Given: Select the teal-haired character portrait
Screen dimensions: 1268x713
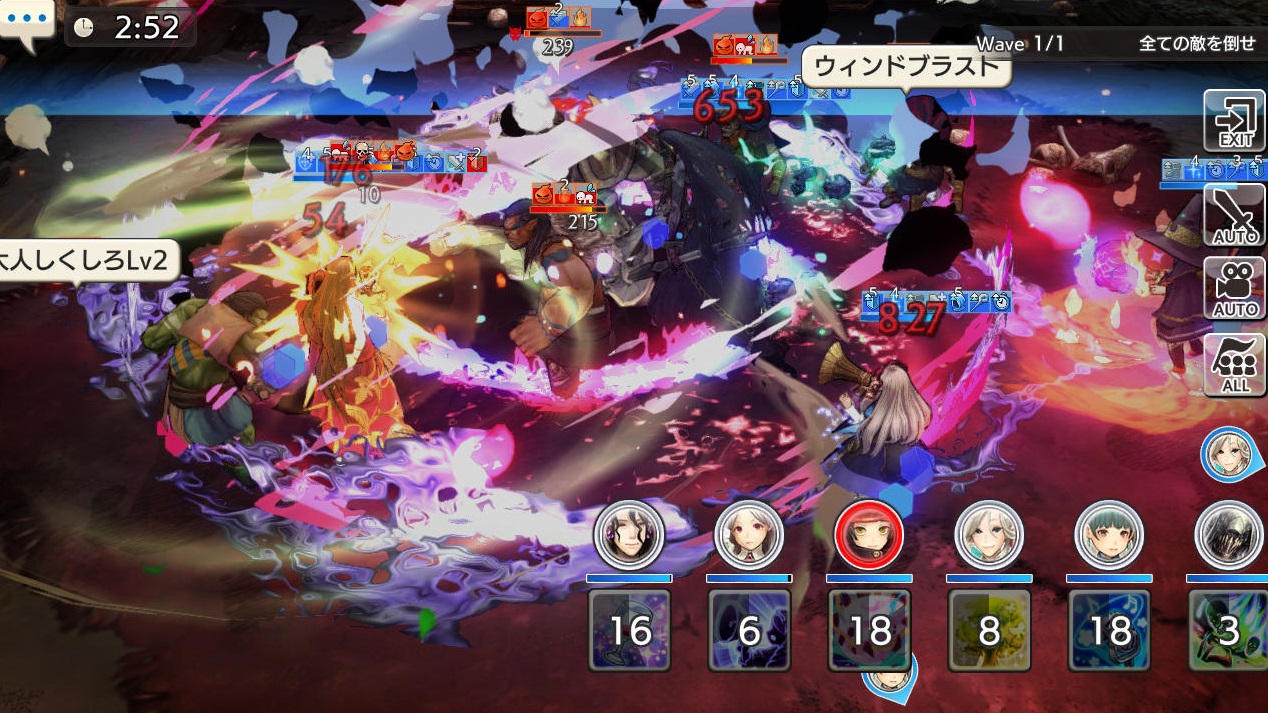Looking at the screenshot, I should click(x=1109, y=536).
